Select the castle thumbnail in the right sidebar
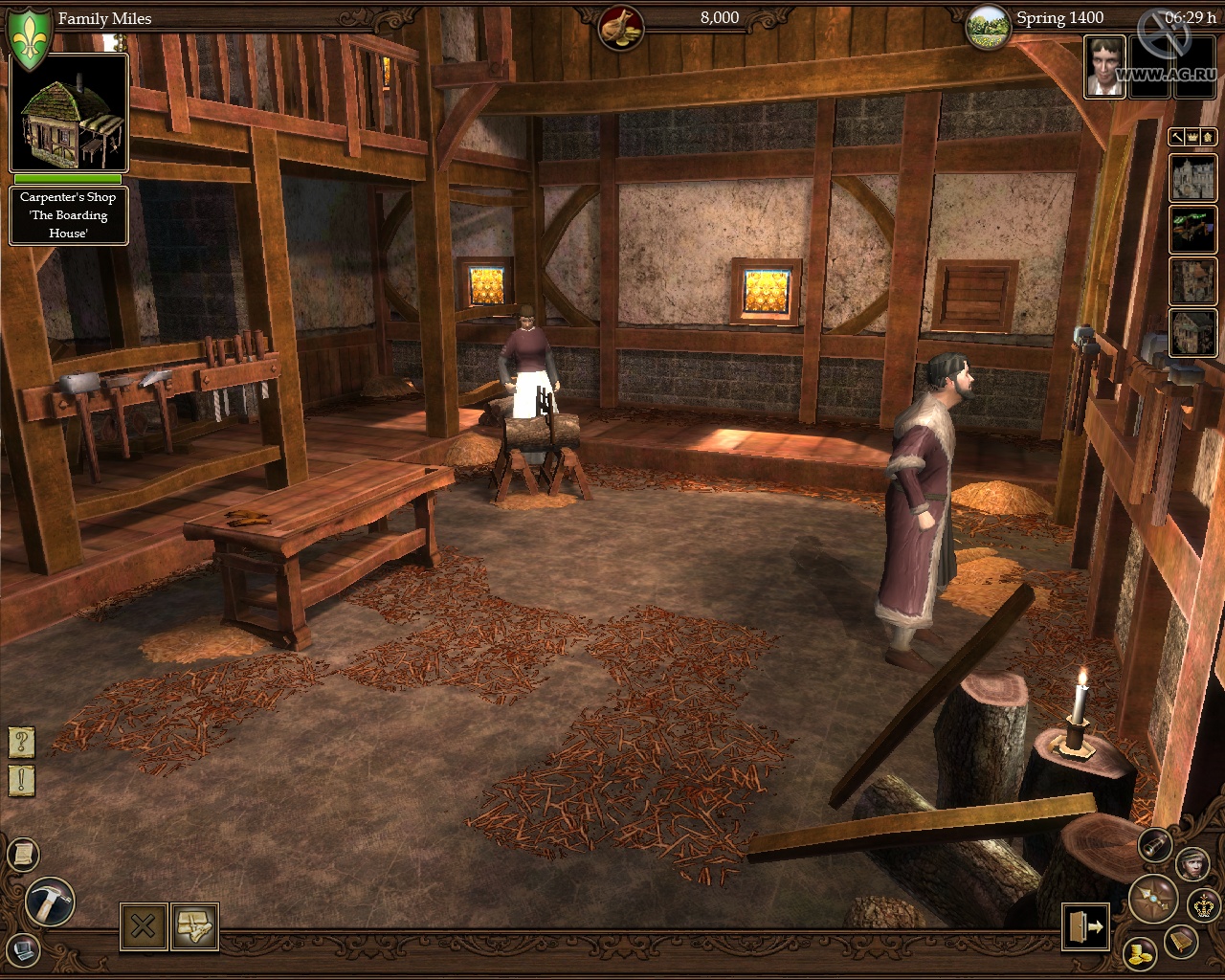1225x980 pixels. click(x=1193, y=177)
